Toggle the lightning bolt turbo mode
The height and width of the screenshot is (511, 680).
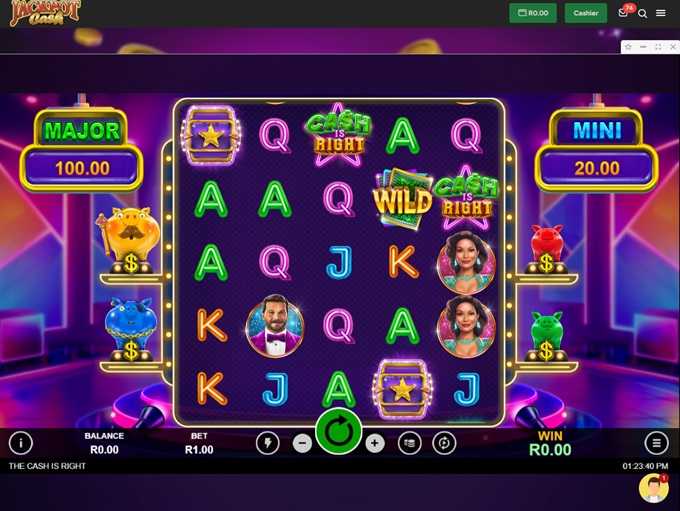tap(267, 443)
